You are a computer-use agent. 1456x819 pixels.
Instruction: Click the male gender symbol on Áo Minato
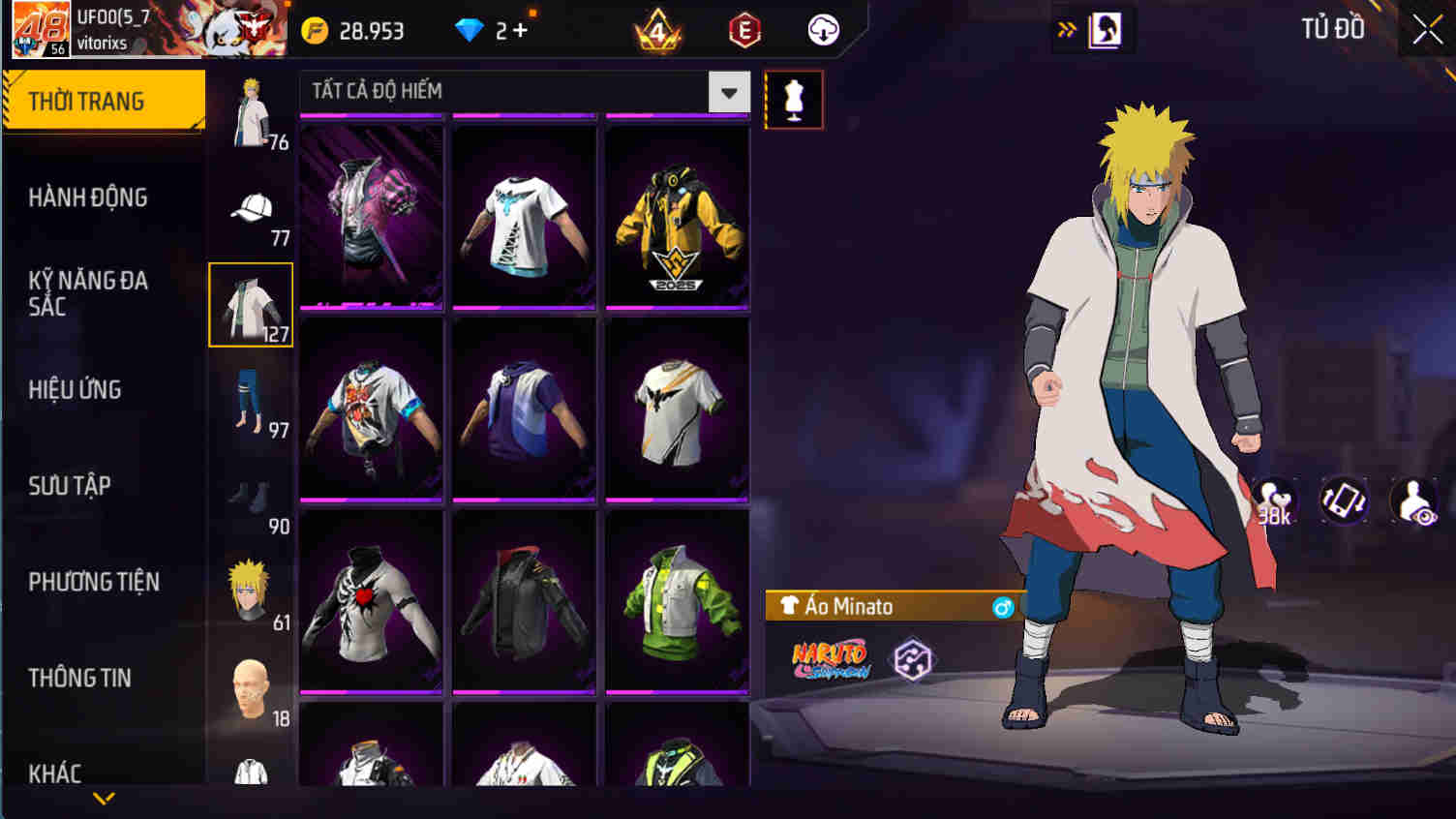click(1005, 607)
